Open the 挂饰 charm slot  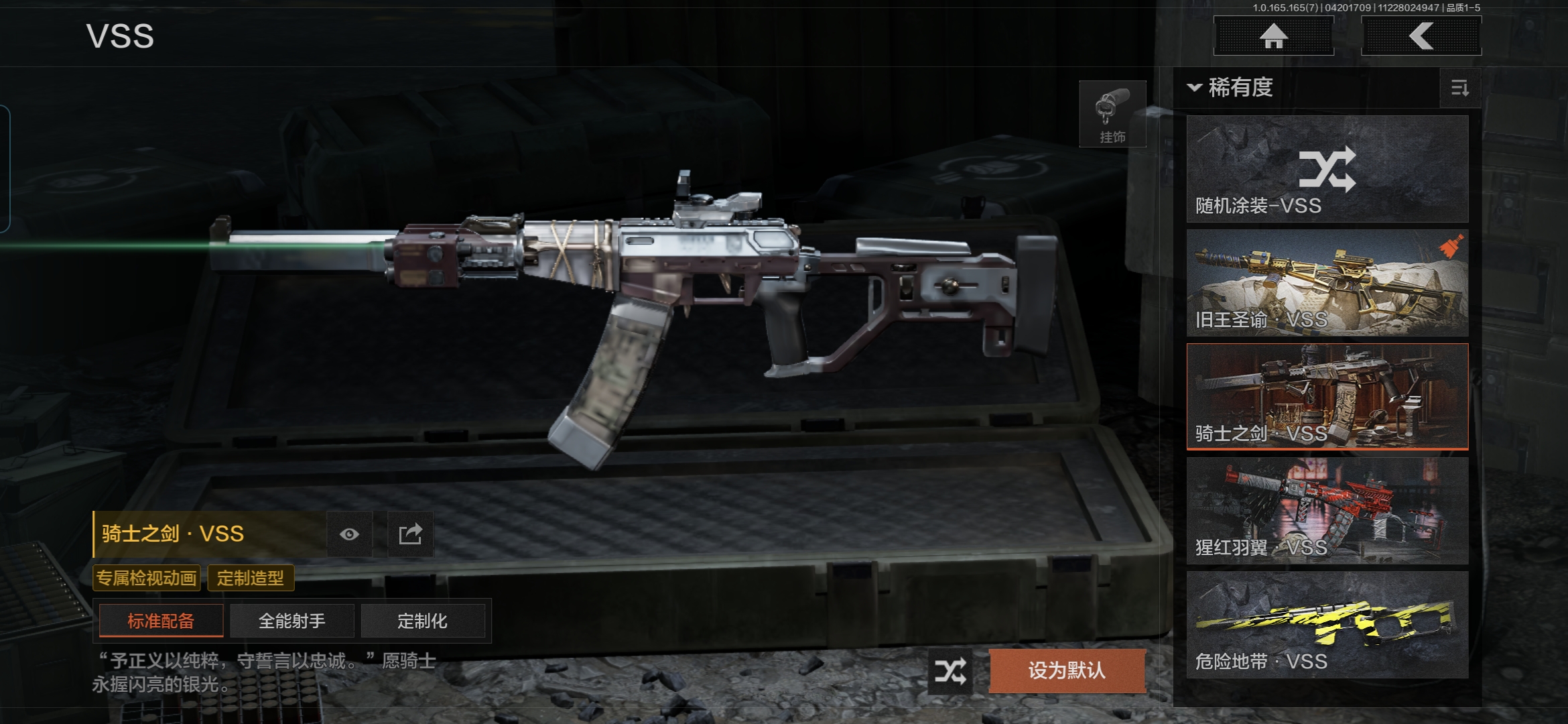pos(1112,114)
